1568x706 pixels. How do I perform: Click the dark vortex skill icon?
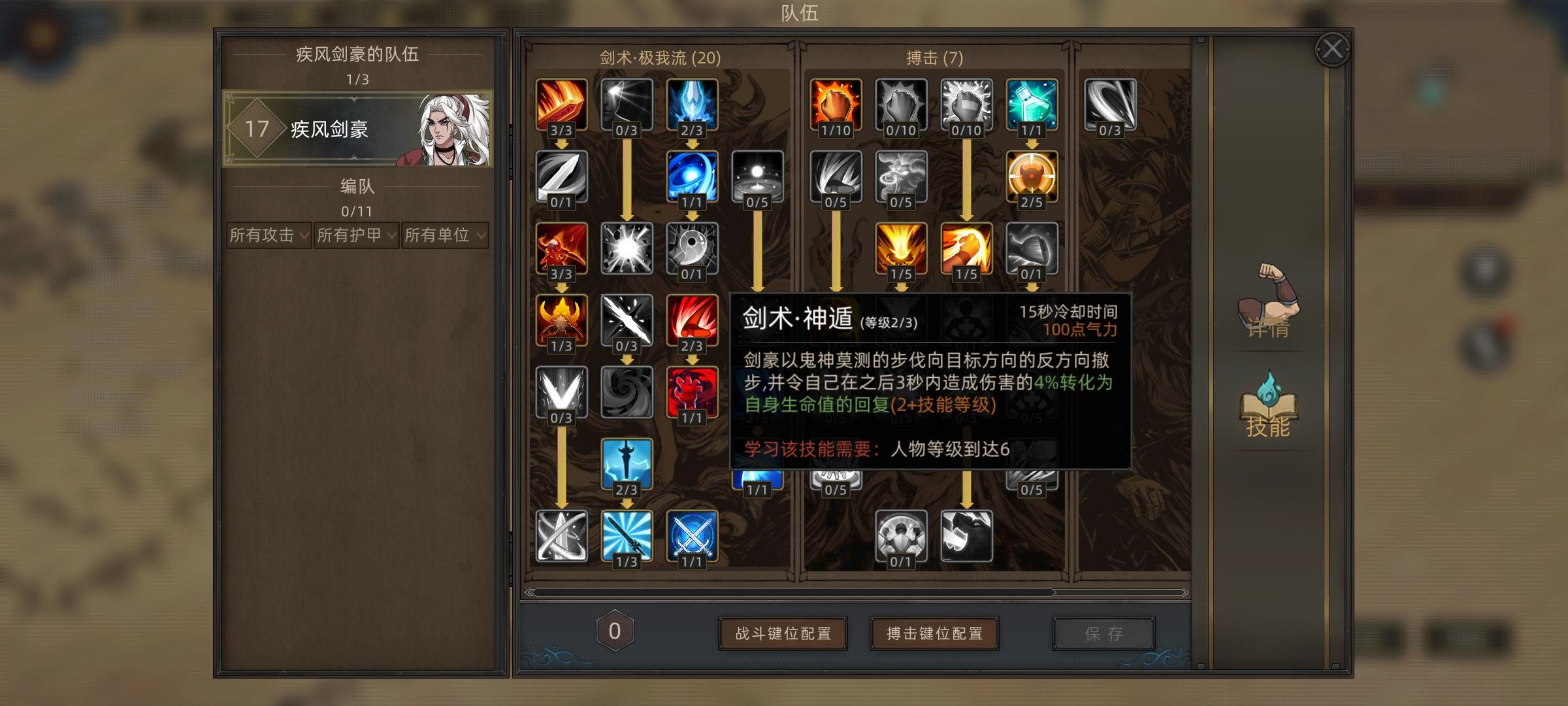click(625, 392)
